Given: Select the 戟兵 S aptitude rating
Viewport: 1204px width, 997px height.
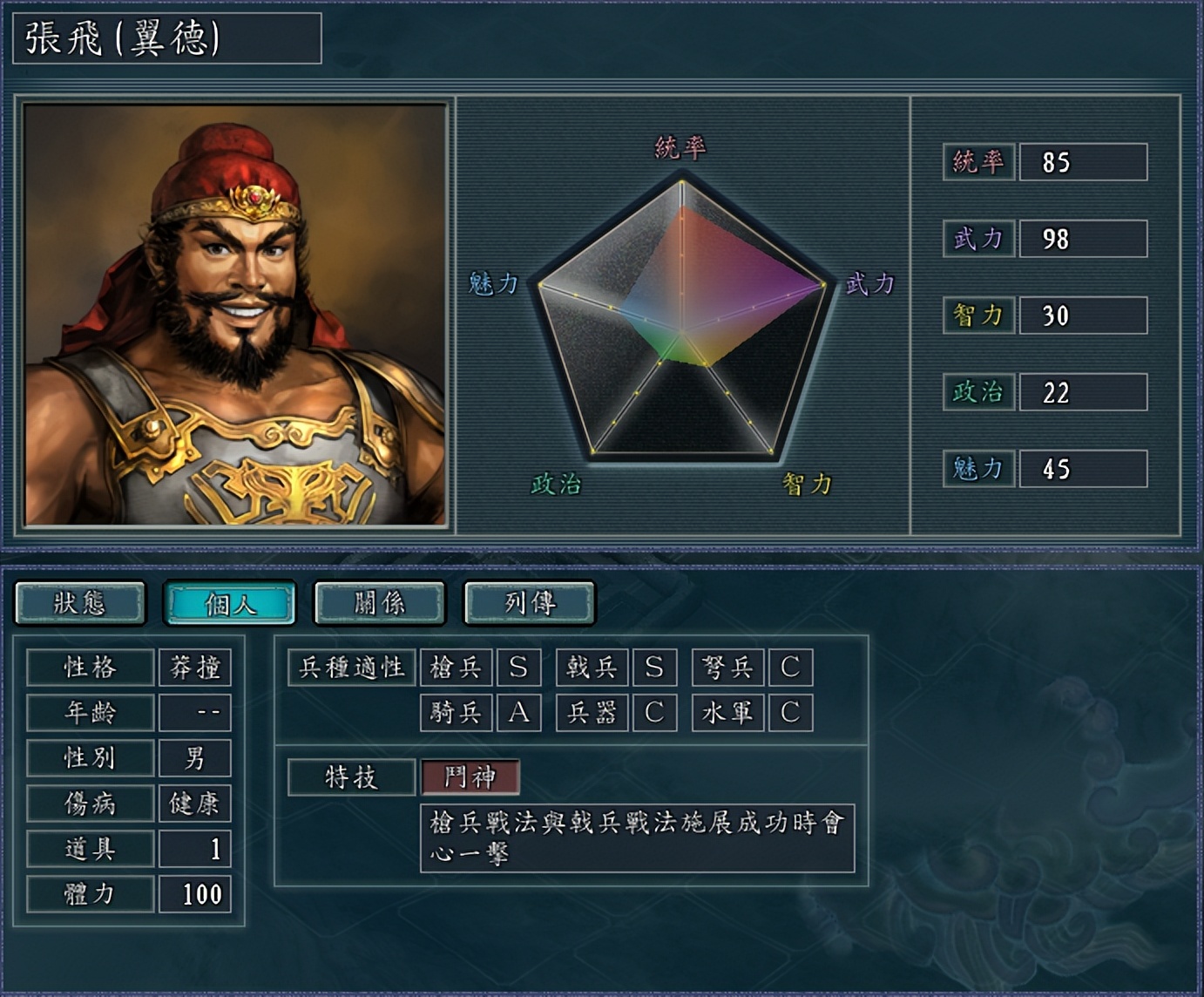Looking at the screenshot, I should (x=654, y=667).
